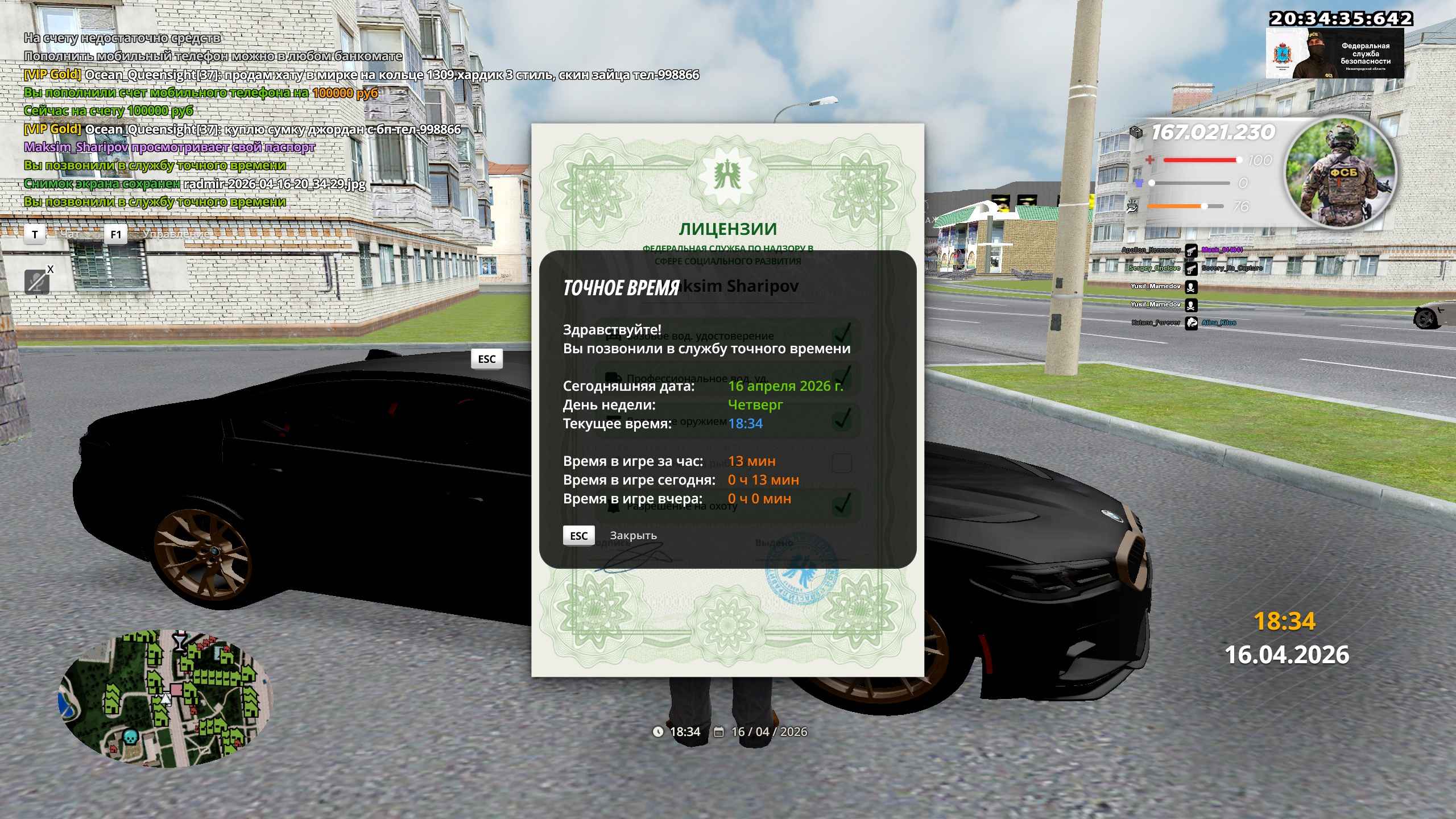Click the saved screenshot filename in chat
The width and height of the screenshot is (1456, 819).
pos(275,184)
